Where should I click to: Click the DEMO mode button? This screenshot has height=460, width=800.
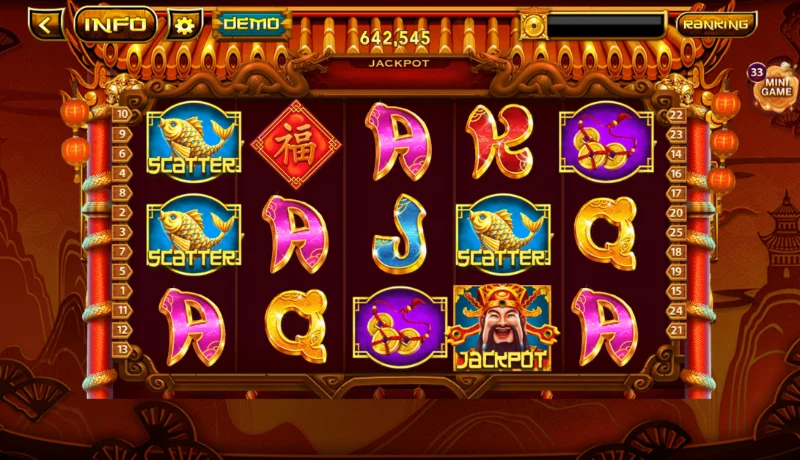pyautogui.click(x=250, y=23)
